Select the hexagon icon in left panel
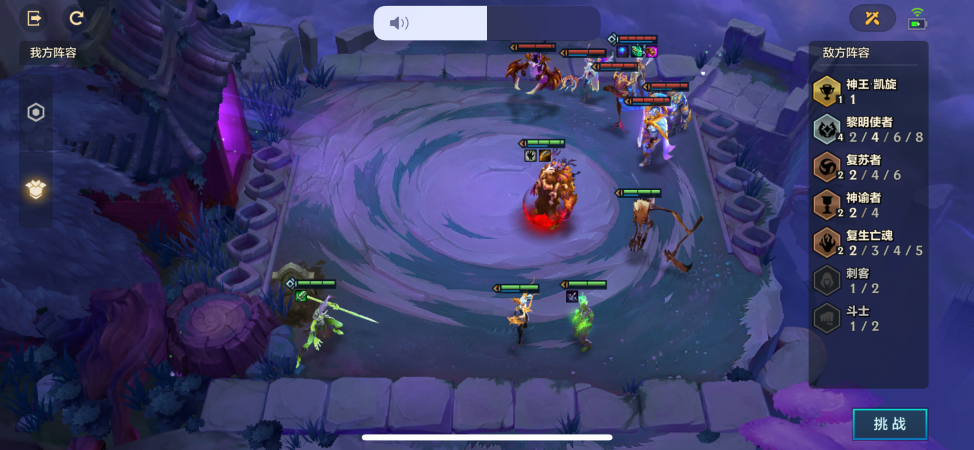 [36, 112]
